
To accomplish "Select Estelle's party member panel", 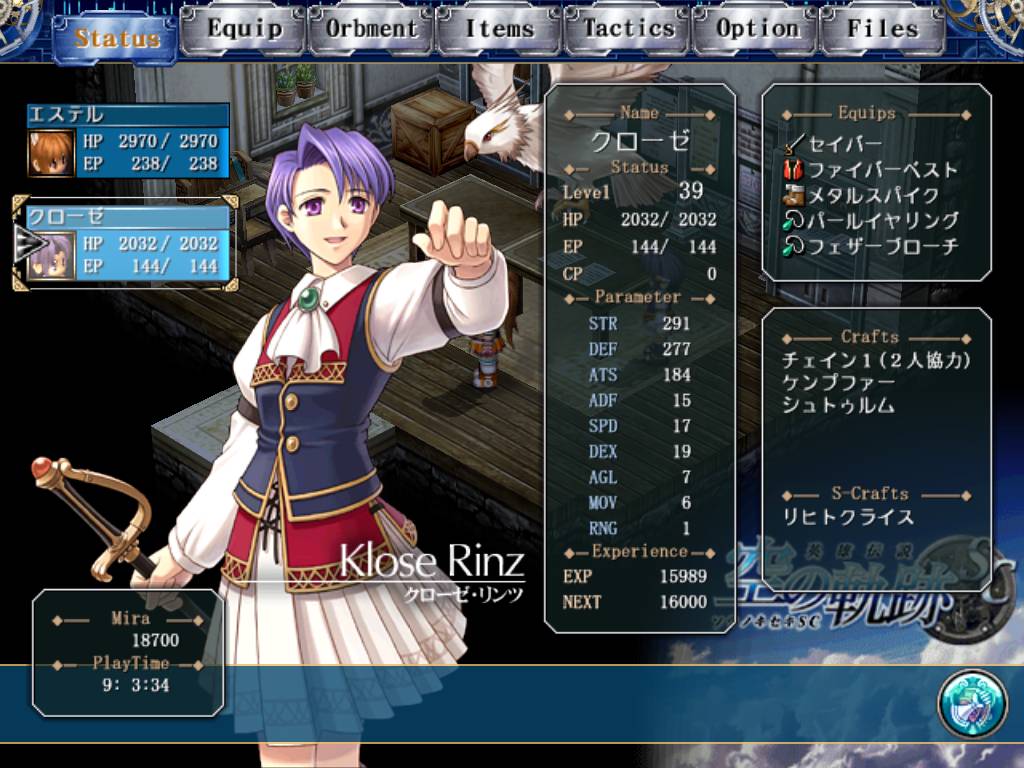I will pos(128,141).
